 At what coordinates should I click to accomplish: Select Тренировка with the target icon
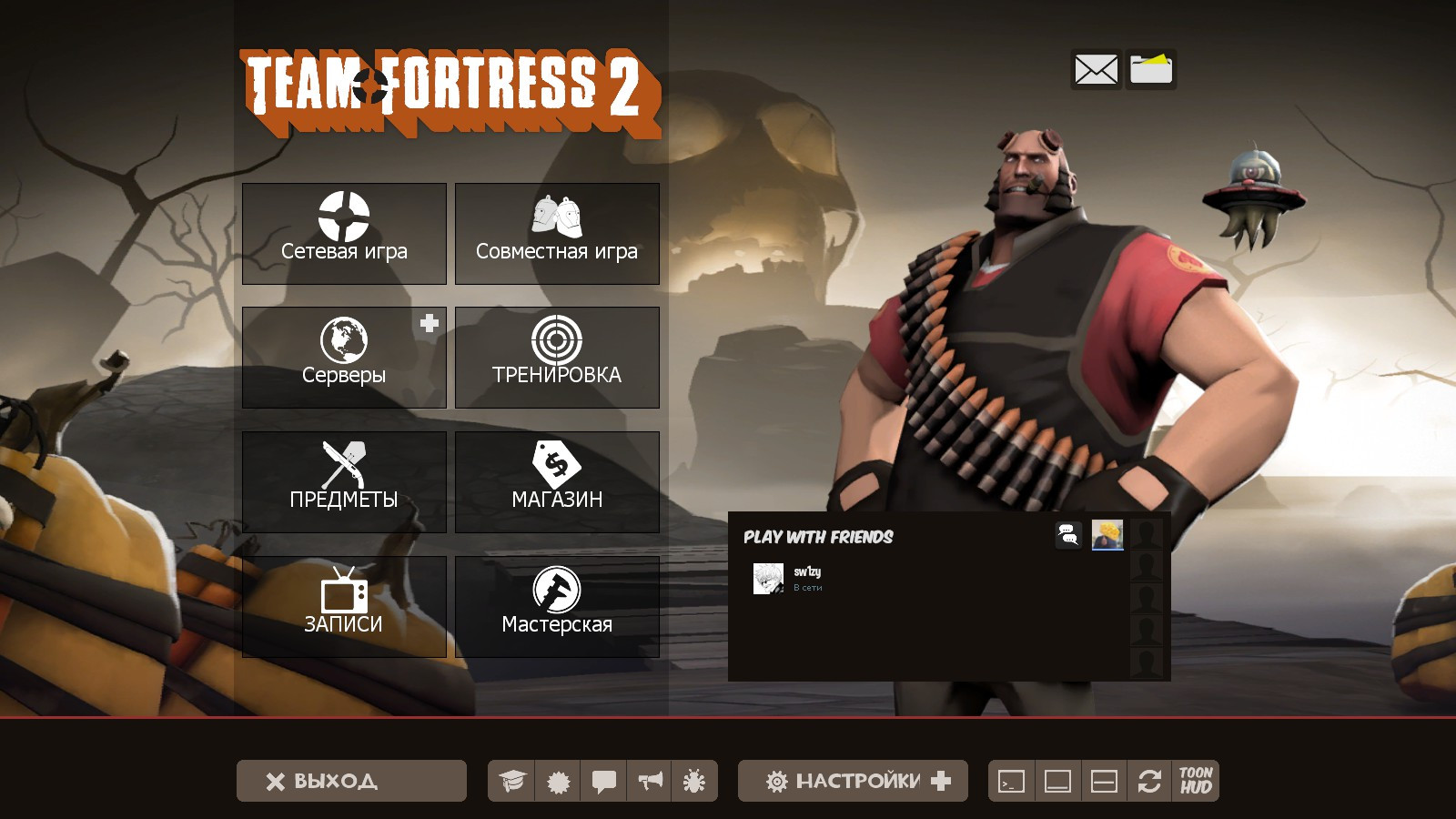557,358
